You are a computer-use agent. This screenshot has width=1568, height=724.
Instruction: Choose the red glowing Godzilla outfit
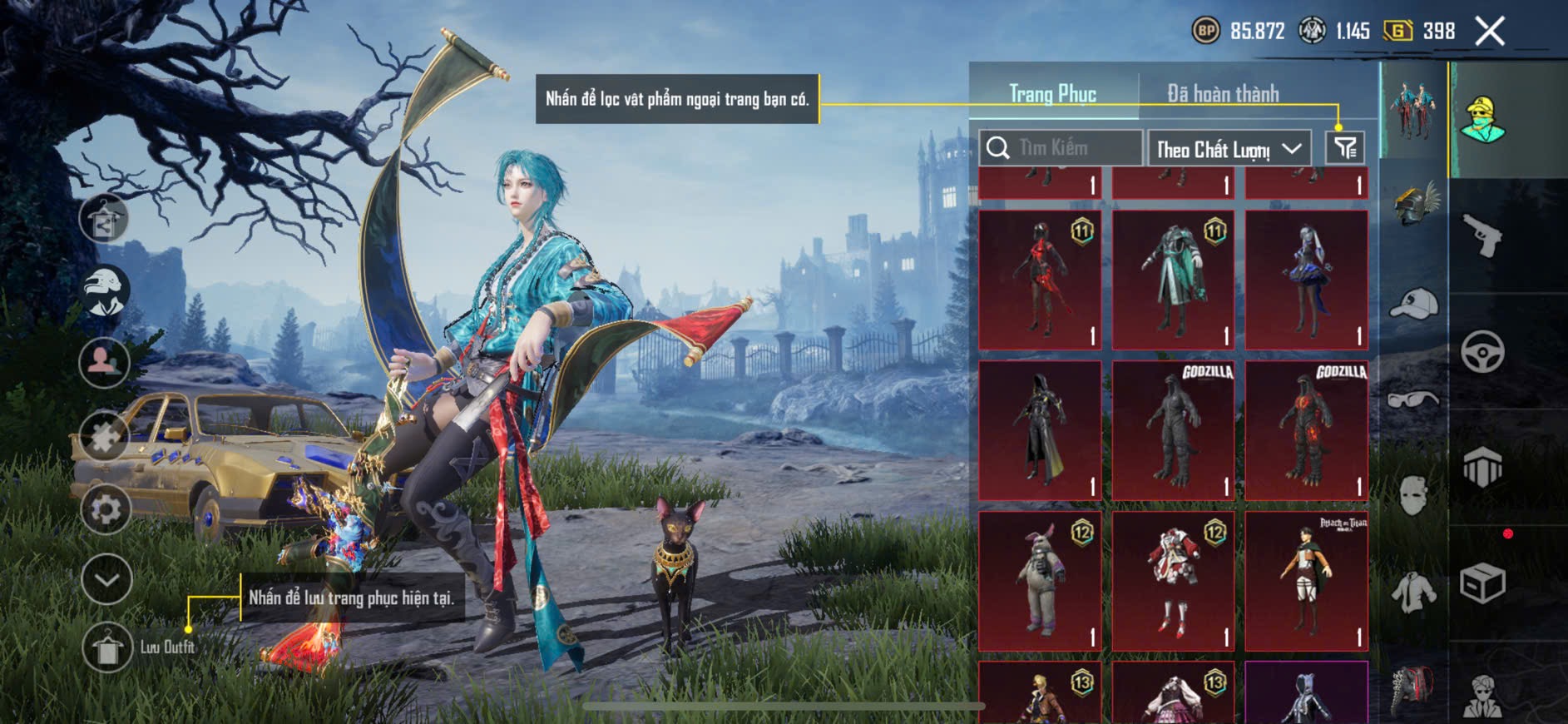point(1306,430)
